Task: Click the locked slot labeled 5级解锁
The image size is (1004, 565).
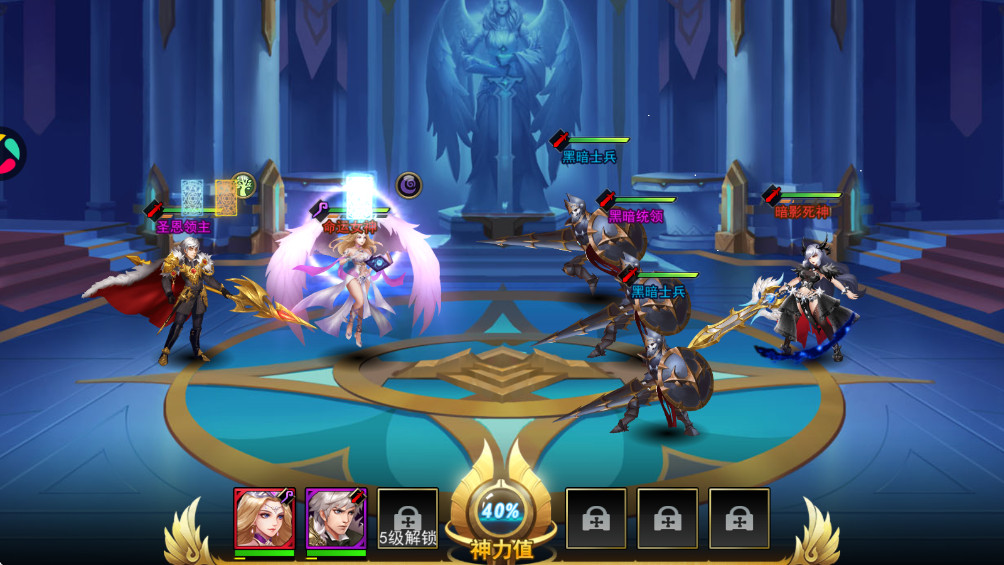Action: point(408,520)
